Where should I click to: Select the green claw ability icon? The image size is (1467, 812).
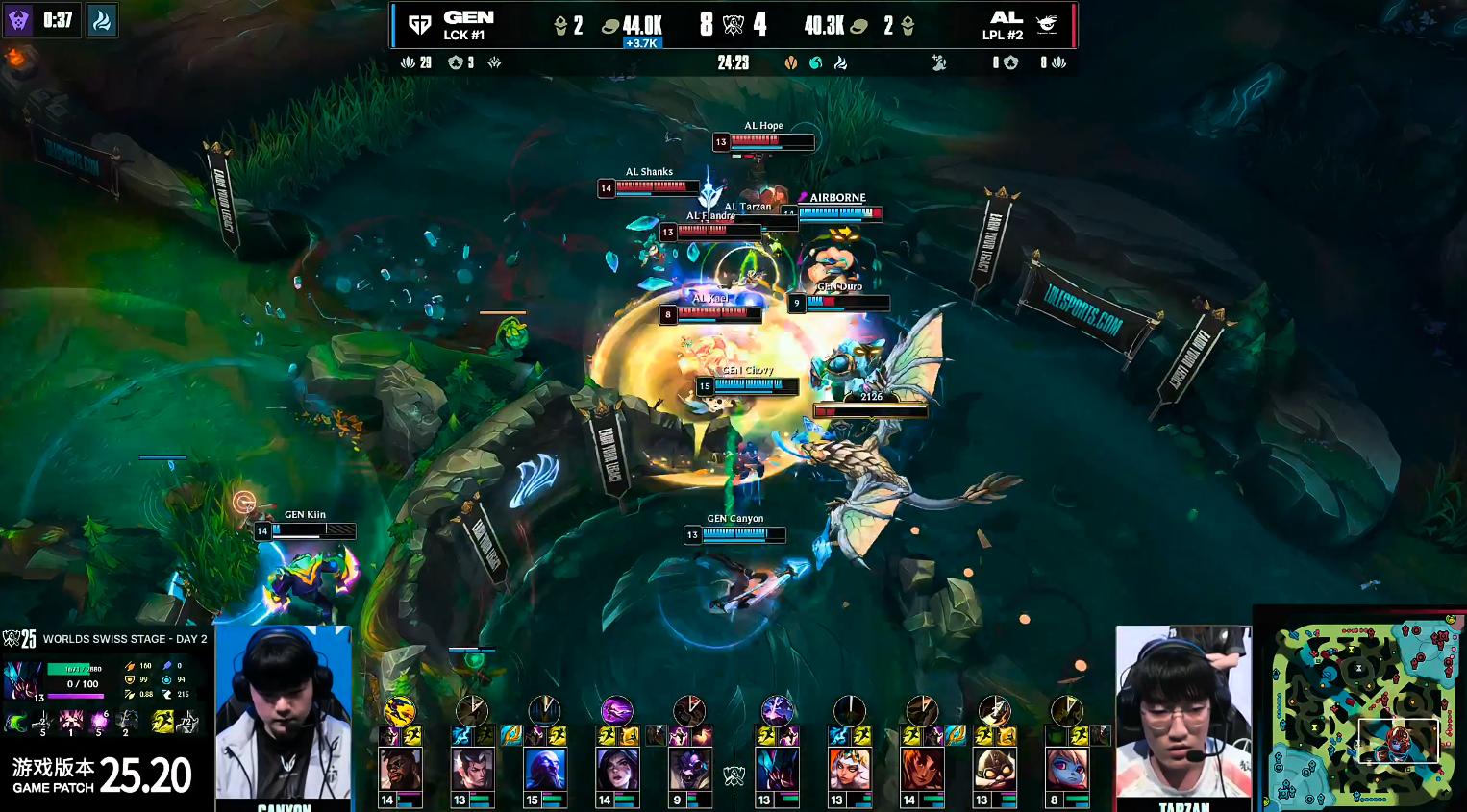[16, 722]
